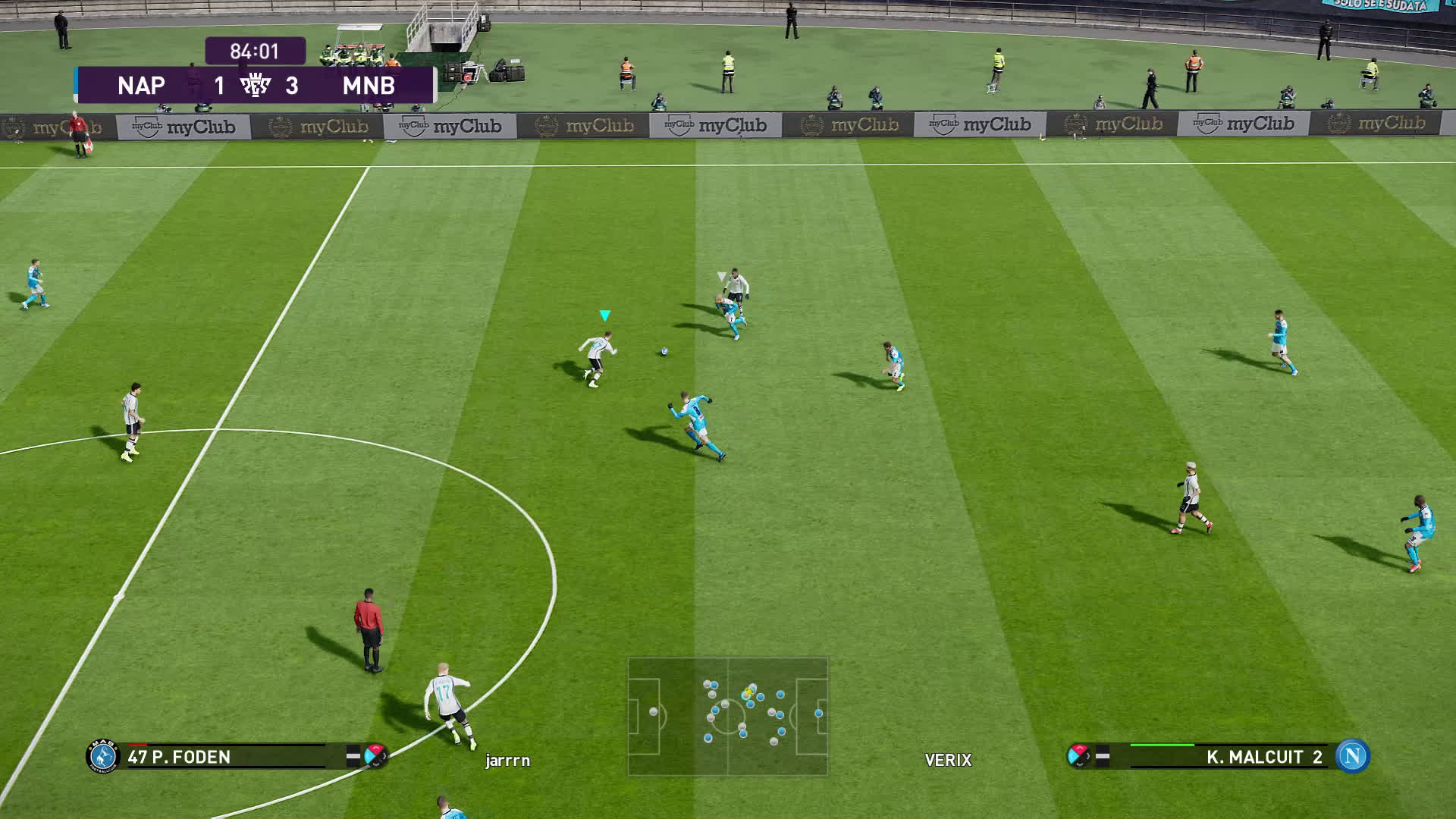Click the K. Malcuit player name panel
Screen dimensions: 1456x819
[x=1228, y=757]
